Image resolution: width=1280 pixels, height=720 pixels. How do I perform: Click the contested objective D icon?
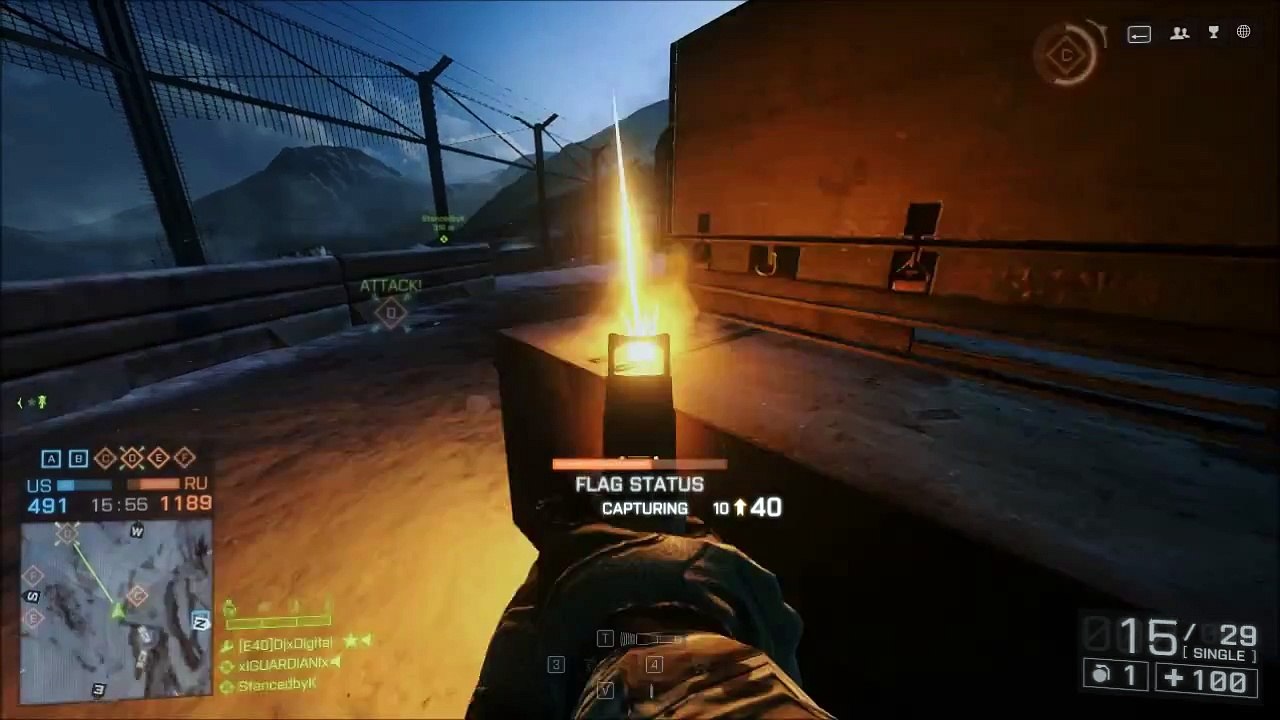click(x=131, y=458)
